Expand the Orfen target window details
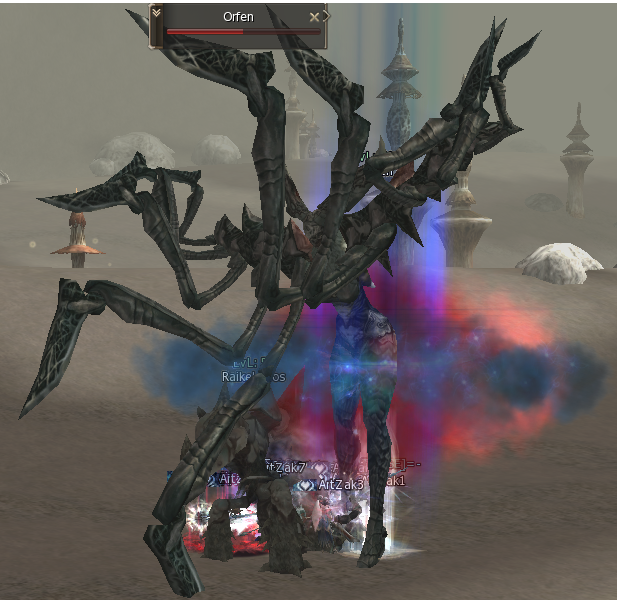The width and height of the screenshot is (617, 600). 157,13
